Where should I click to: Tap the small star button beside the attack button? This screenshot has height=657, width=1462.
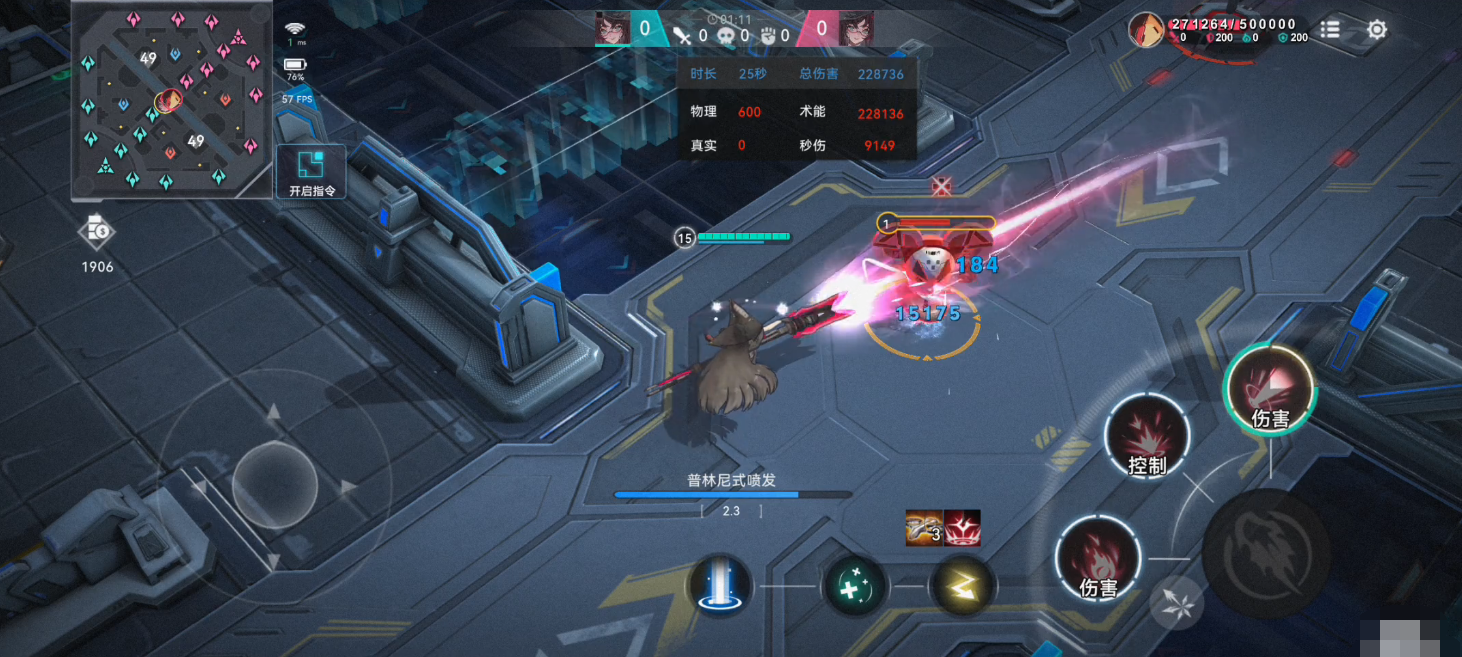(1176, 604)
